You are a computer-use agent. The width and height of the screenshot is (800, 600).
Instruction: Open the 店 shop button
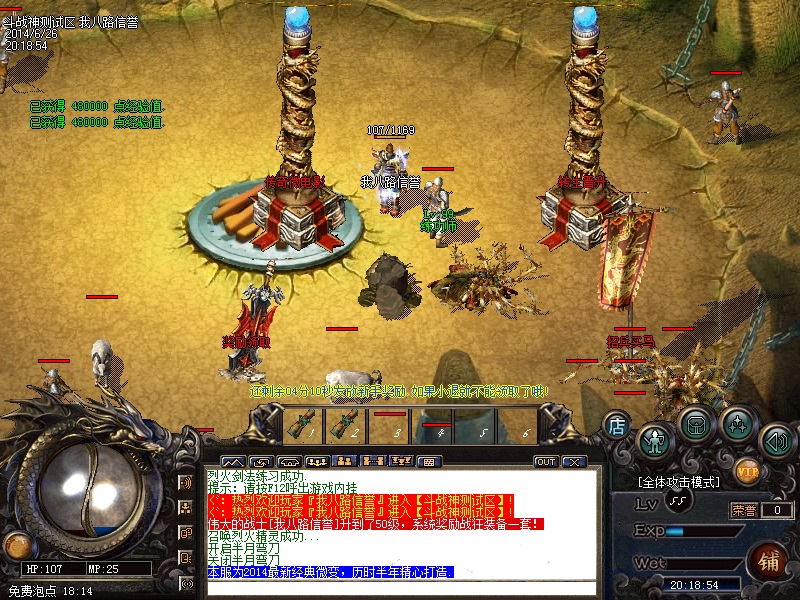[616, 425]
